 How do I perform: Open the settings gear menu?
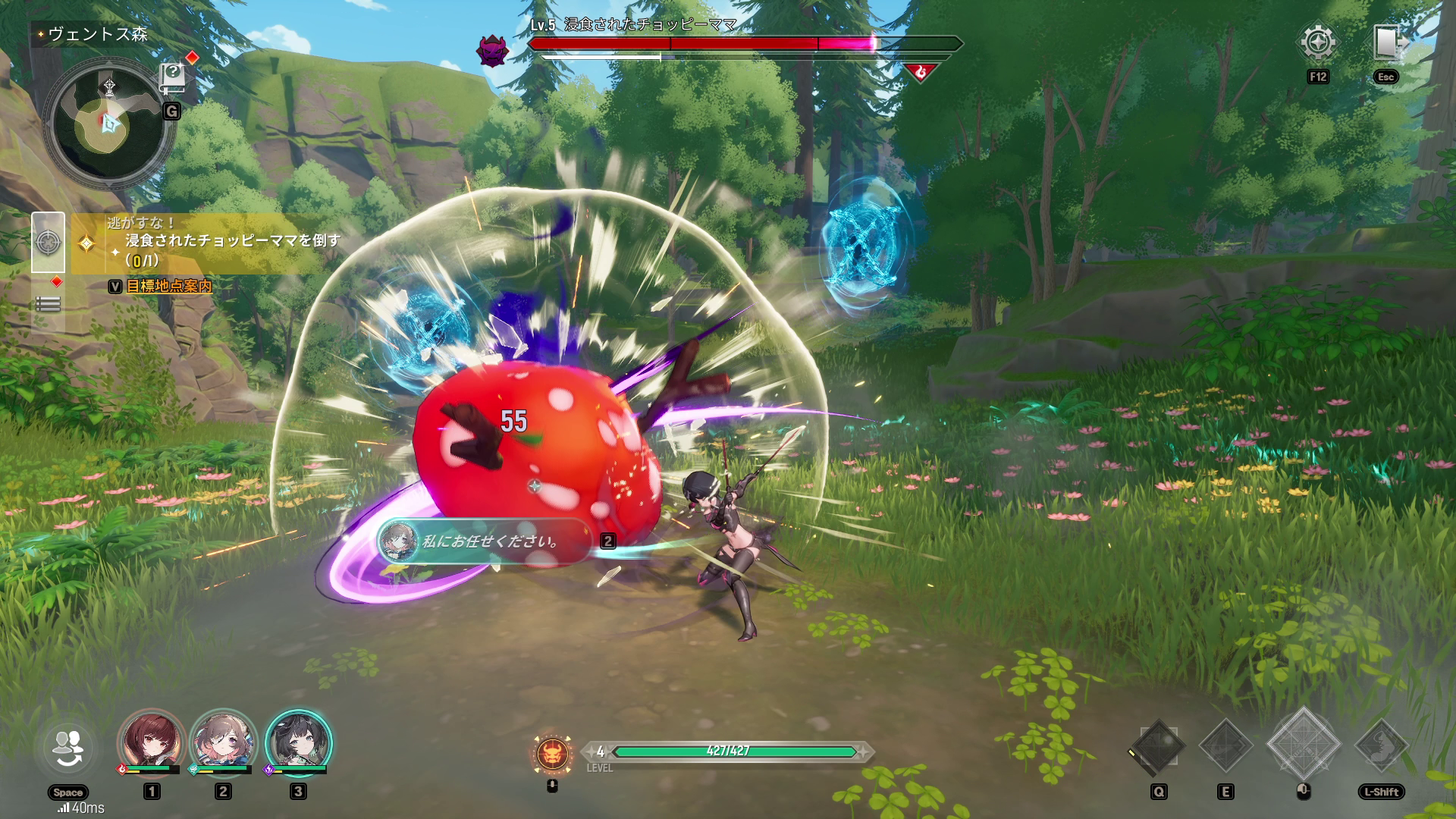pos(1318,43)
